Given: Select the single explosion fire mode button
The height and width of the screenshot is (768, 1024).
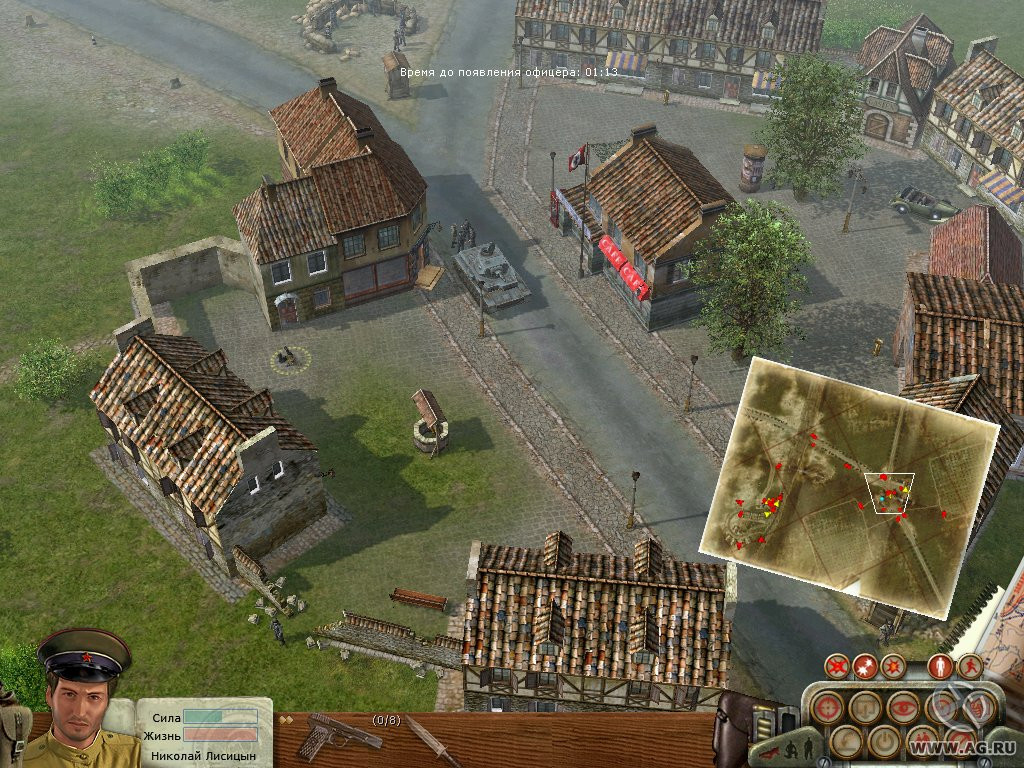Looking at the screenshot, I should click(893, 665).
